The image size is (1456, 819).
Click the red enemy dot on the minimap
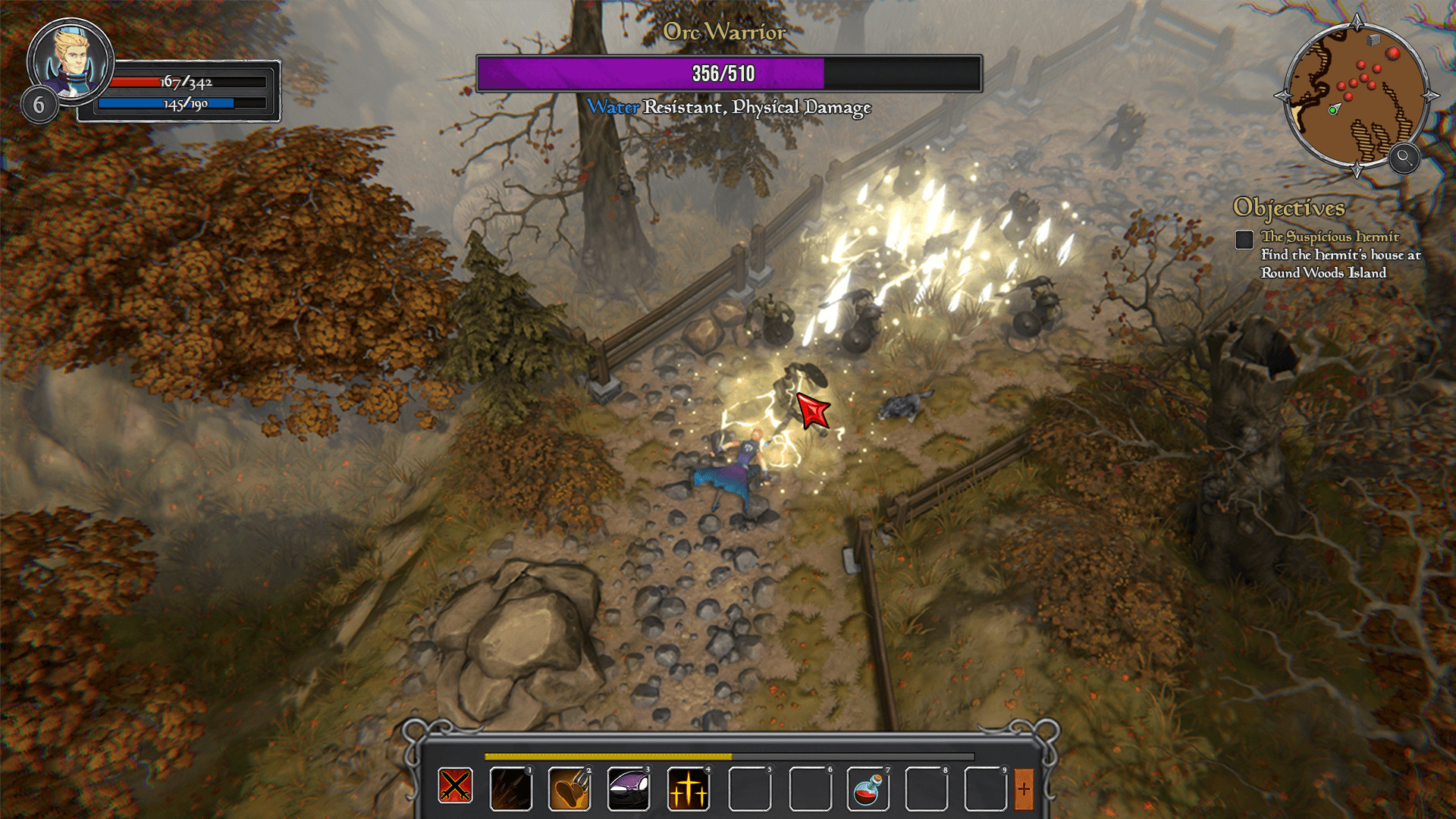pos(1393,53)
